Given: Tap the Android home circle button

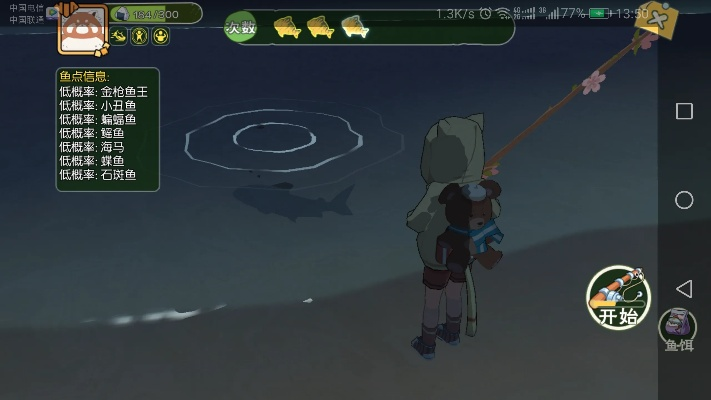Looking at the screenshot, I should (684, 200).
